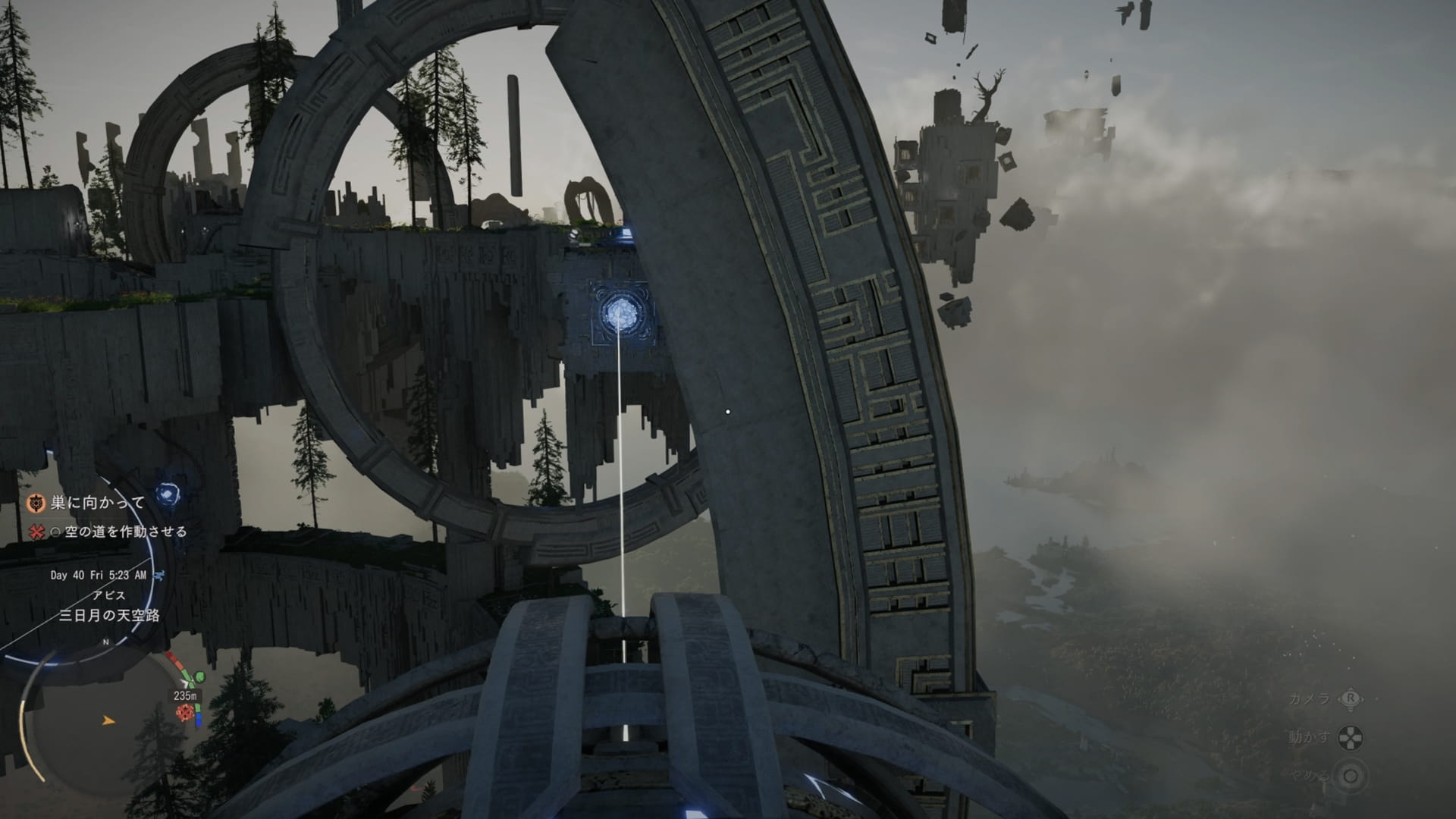Open the 巣に向かって quest tracker entry
Viewport: 1456px width, 819px height.
pos(97,503)
